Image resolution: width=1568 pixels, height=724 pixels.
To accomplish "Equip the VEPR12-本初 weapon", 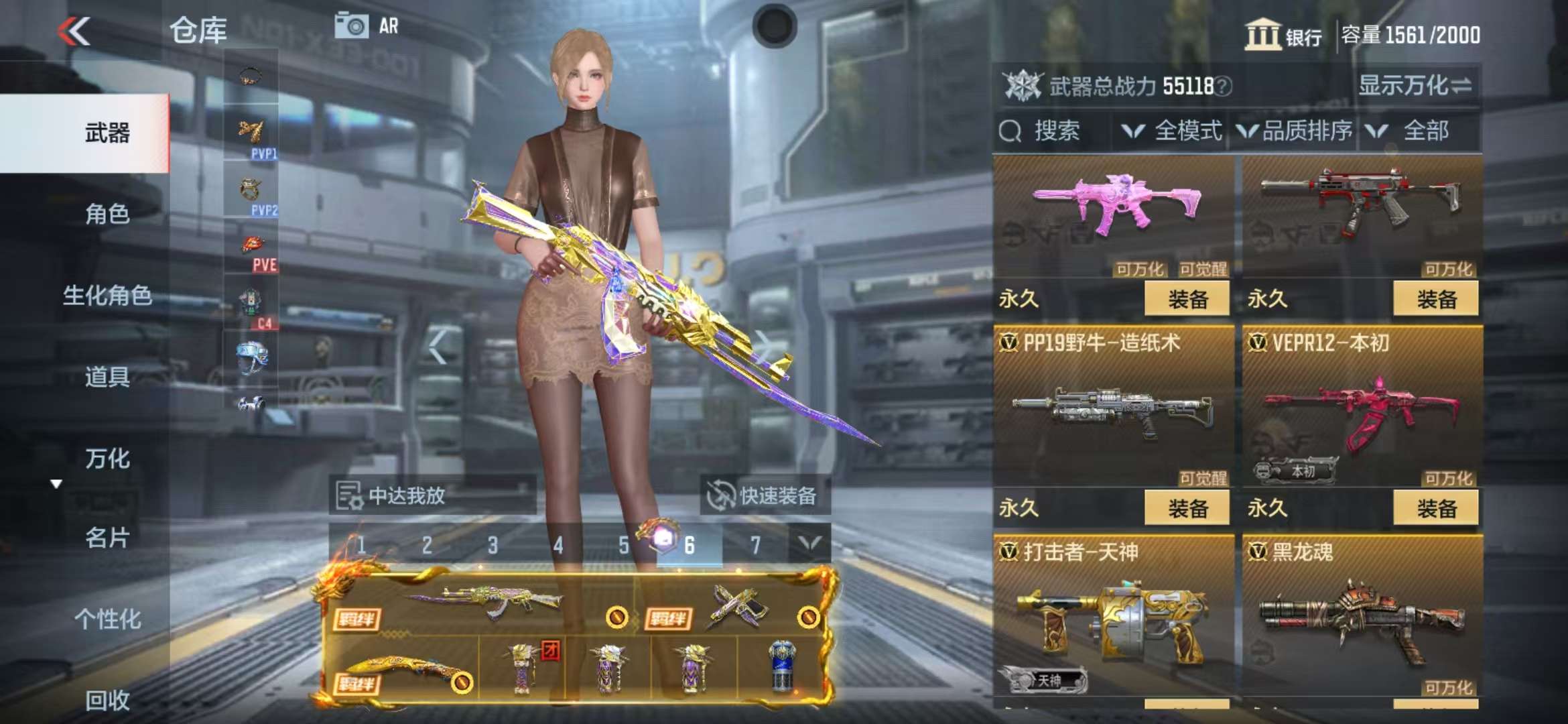I will (1436, 508).
